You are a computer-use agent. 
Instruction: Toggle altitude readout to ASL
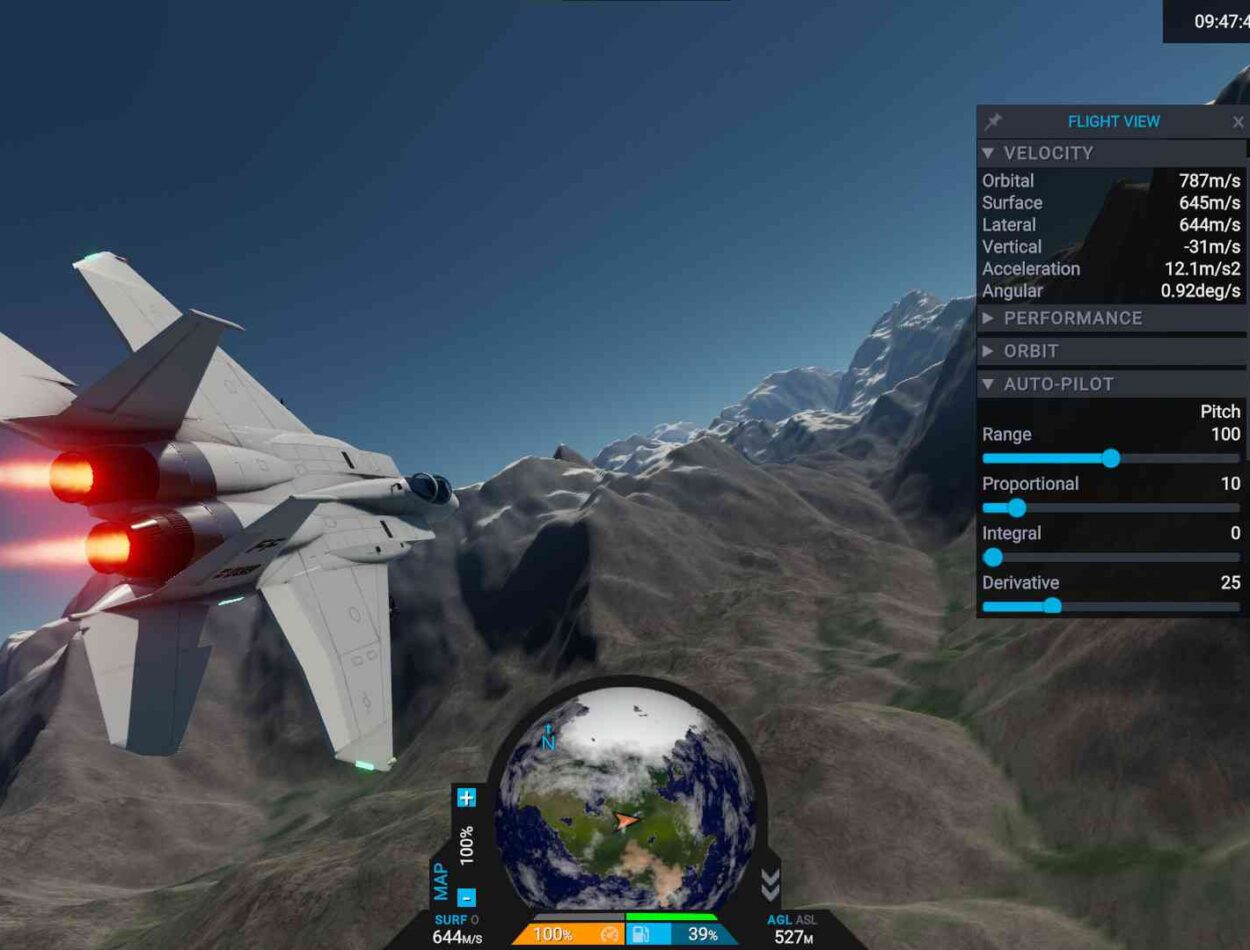click(x=806, y=920)
